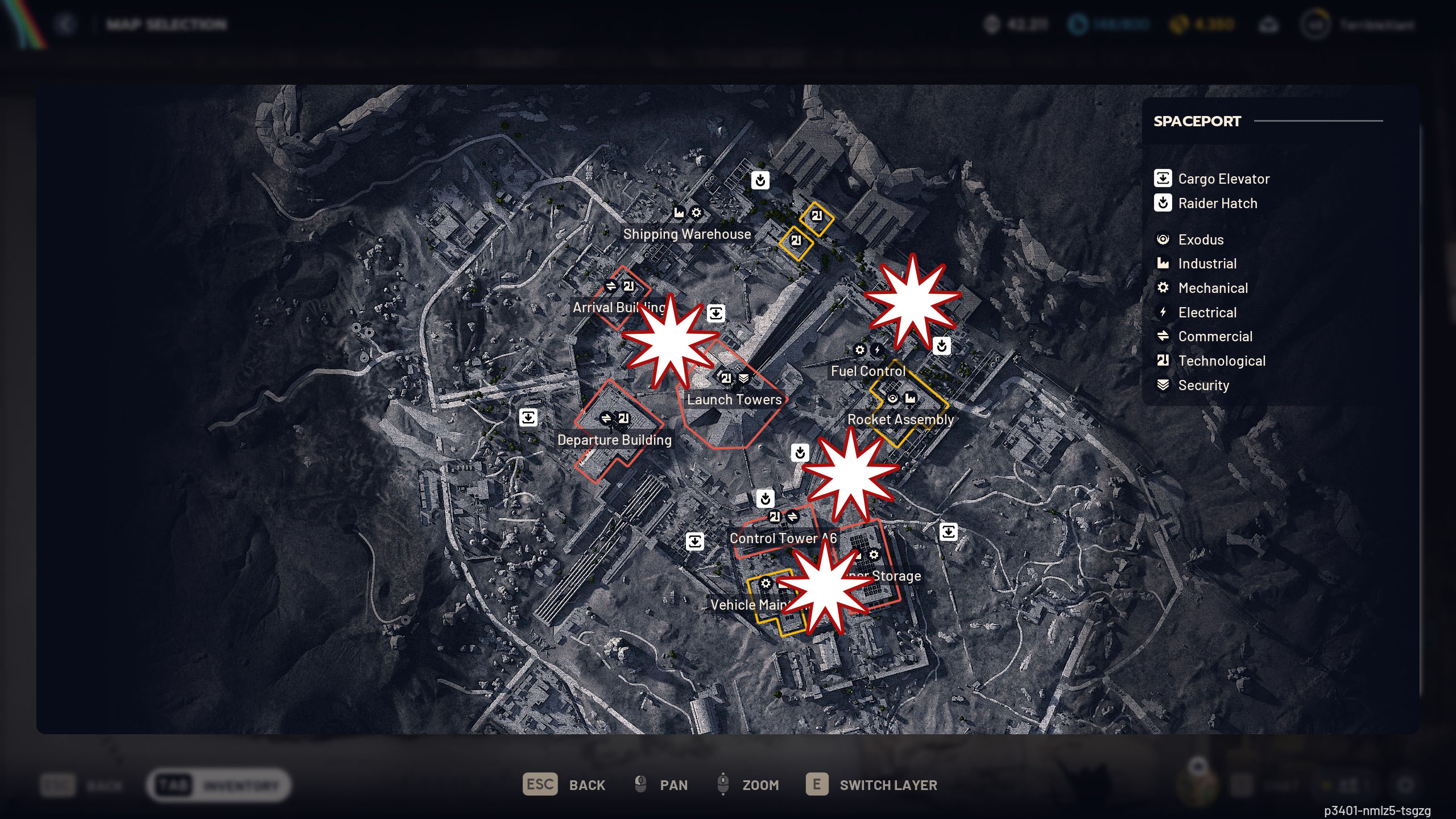Select the Mechanical legend entry
The width and height of the screenshot is (1456, 819).
click(1213, 288)
